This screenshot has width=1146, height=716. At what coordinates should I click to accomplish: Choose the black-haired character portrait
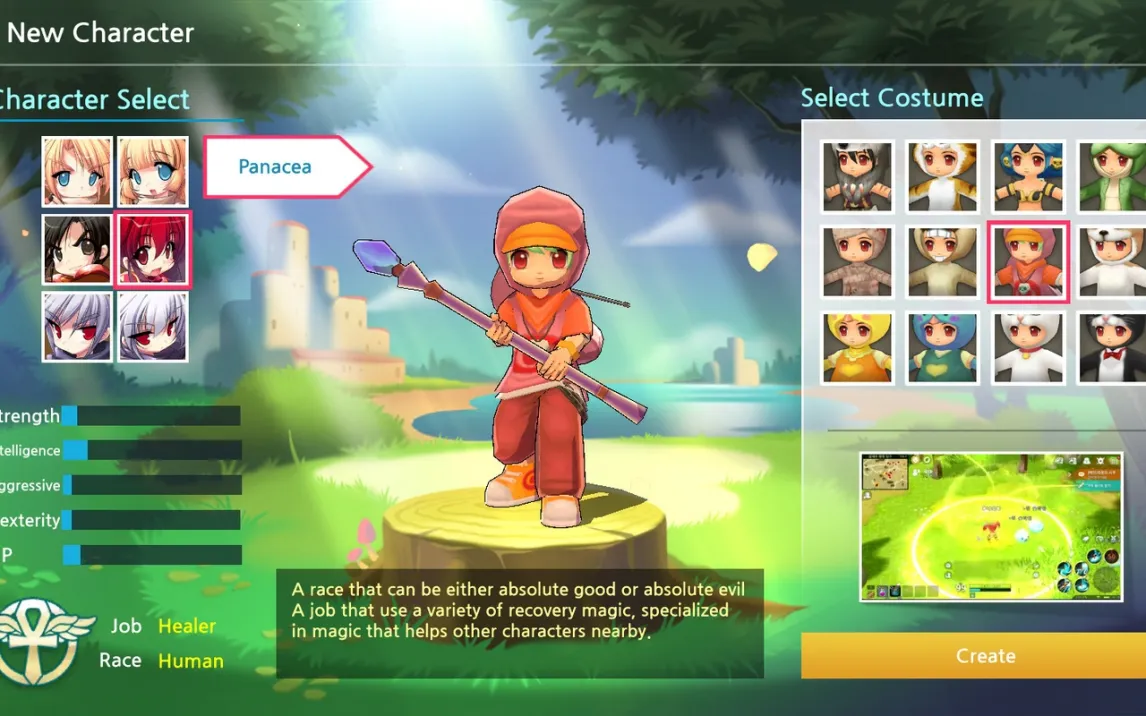77,249
